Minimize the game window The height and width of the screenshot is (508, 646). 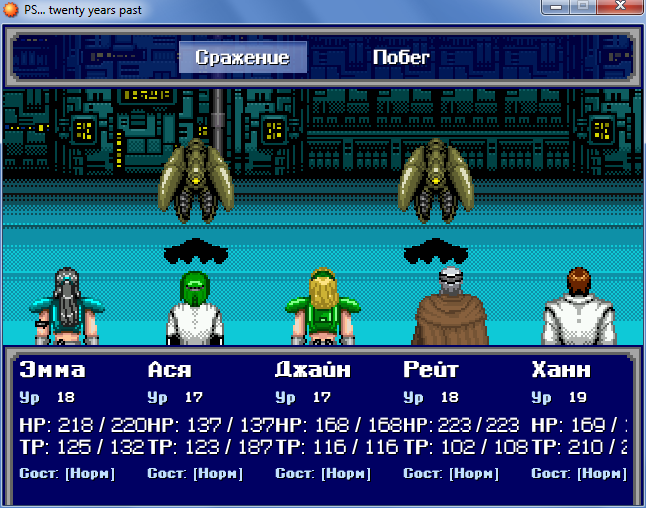[x=555, y=7]
